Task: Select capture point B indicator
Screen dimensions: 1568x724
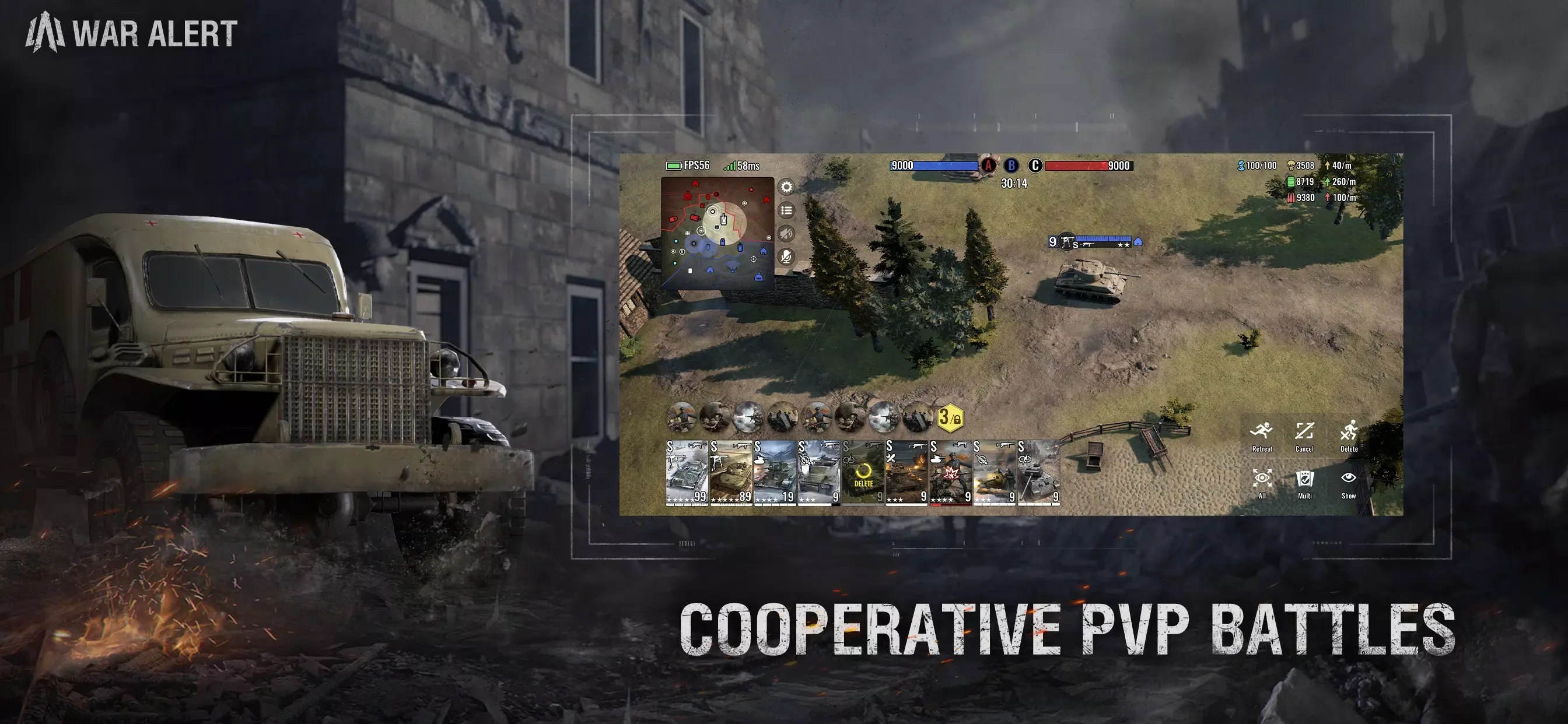Action: tap(1011, 166)
